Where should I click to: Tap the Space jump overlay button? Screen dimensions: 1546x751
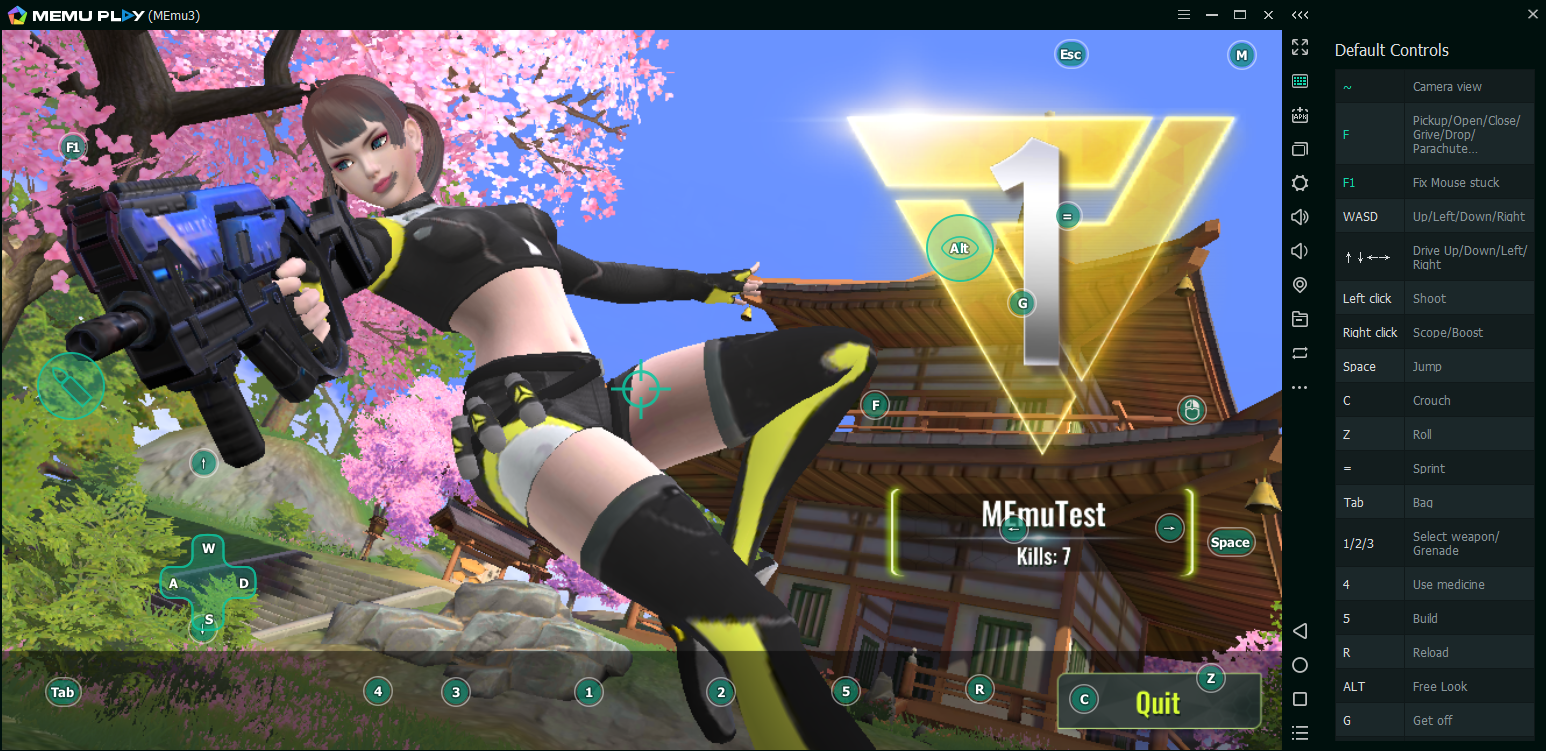[1230, 542]
